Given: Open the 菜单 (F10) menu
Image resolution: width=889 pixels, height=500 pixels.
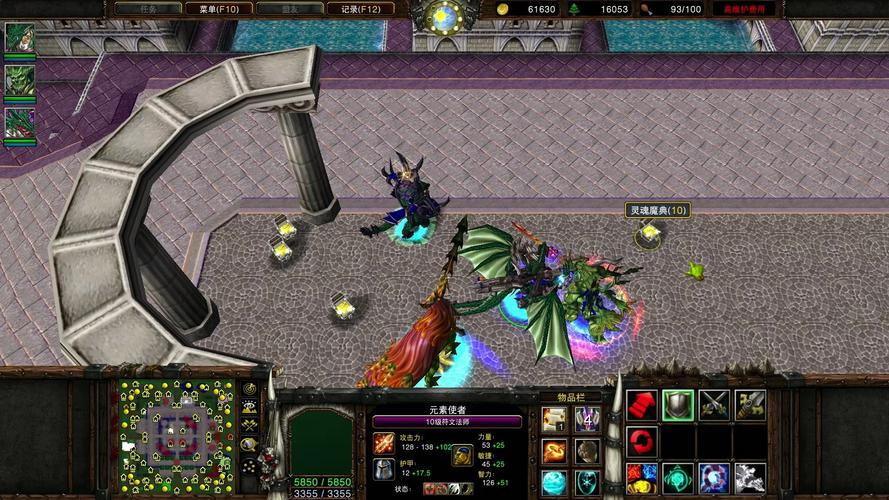Looking at the screenshot, I should click(218, 9).
